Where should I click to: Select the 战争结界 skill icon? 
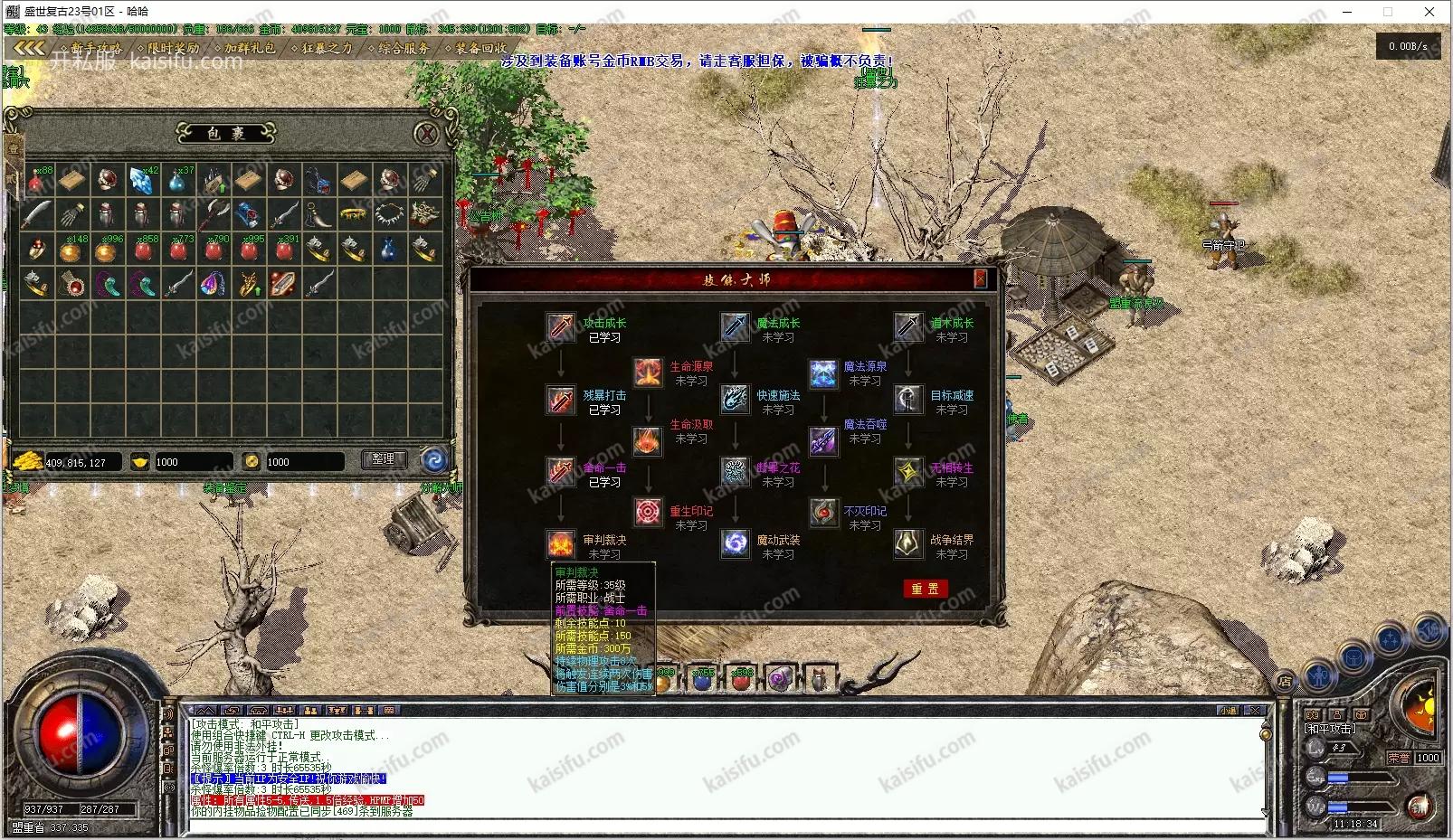tap(908, 544)
